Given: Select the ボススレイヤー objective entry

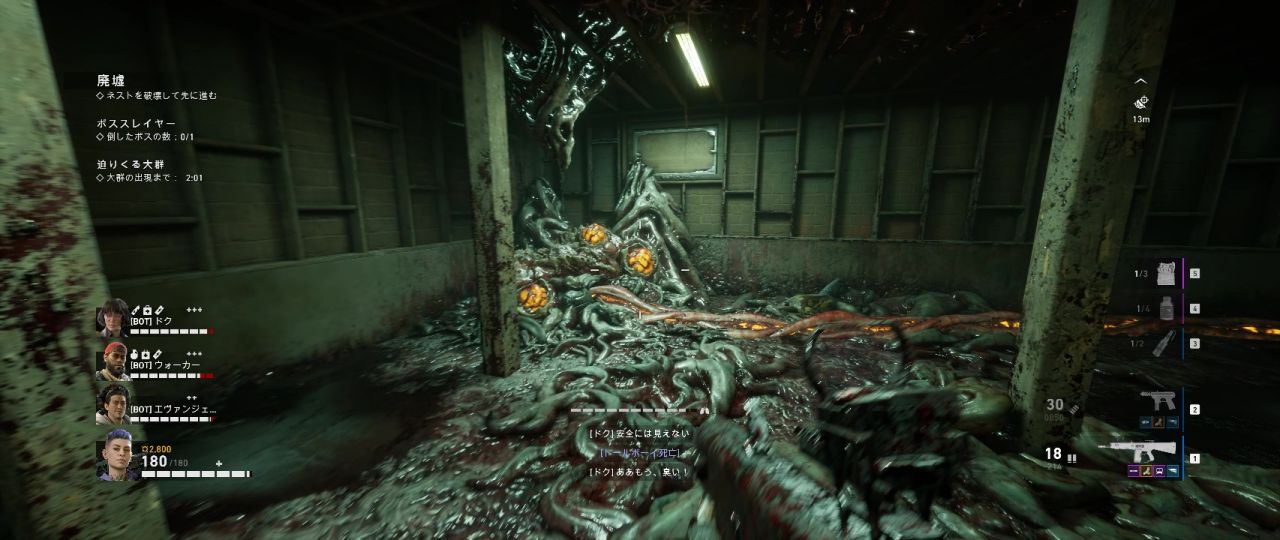Looking at the screenshot, I should point(135,122).
